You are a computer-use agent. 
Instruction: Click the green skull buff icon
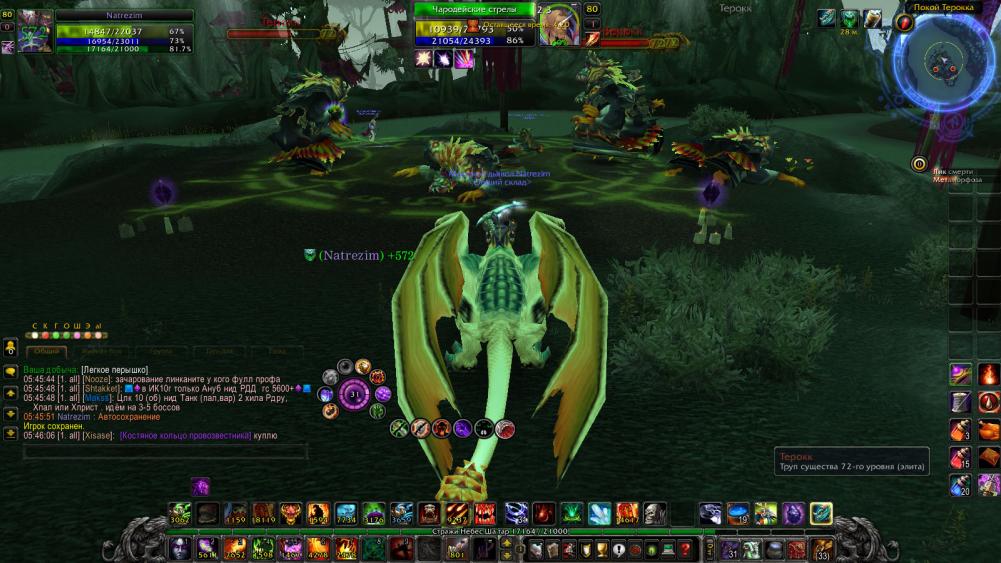click(850, 18)
